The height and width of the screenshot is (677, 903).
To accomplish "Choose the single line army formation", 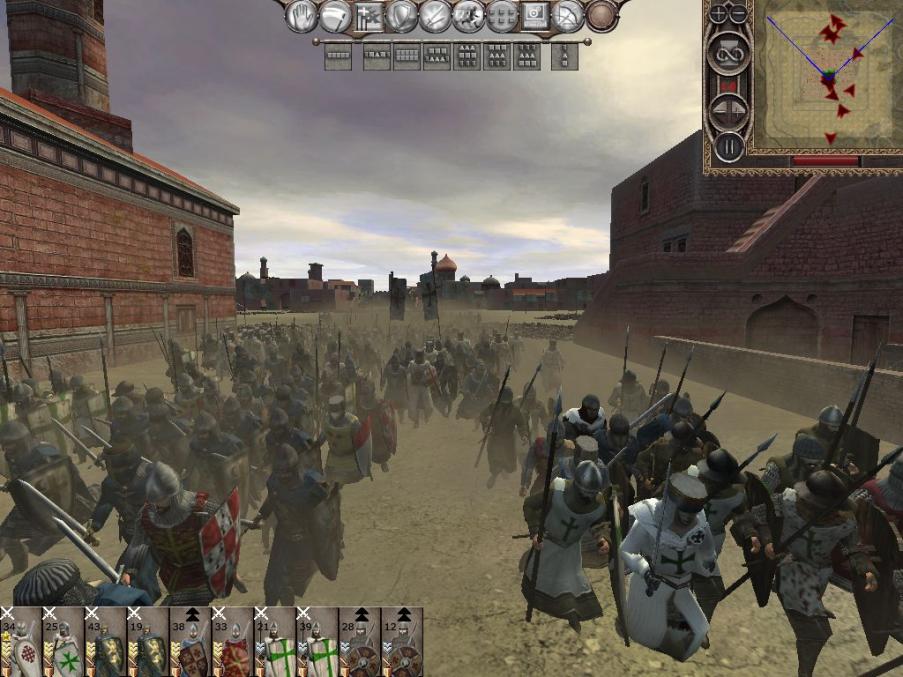I will click(x=338, y=57).
